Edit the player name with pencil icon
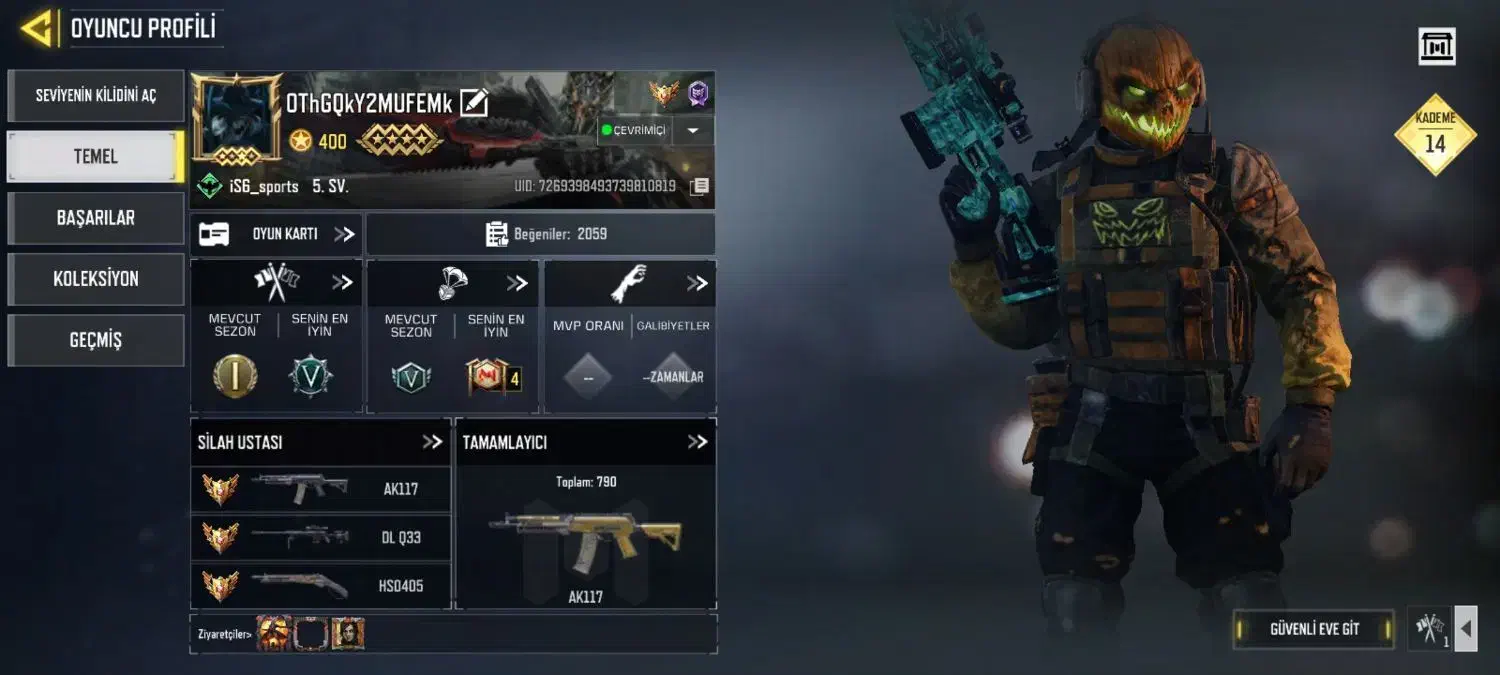 [x=473, y=103]
